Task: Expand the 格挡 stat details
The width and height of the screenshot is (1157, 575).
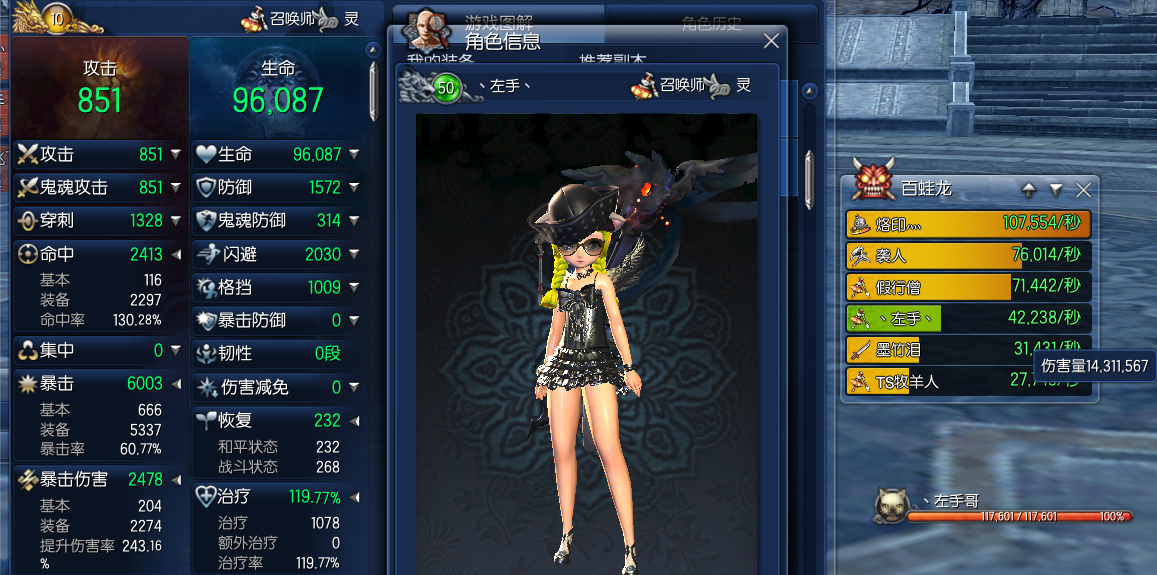Action: (x=354, y=288)
